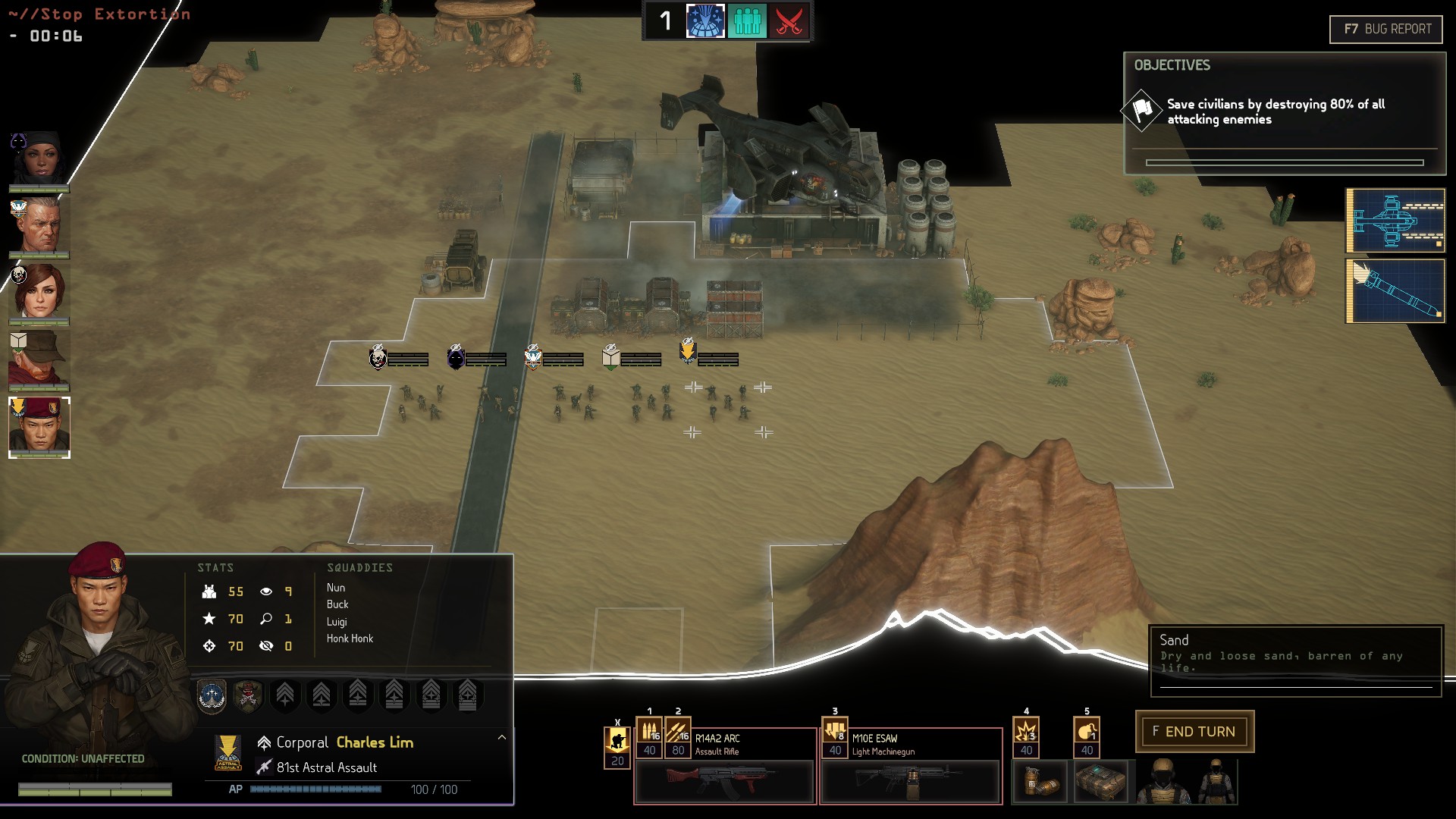Click the teal civilians turn icon
This screenshot has width=1456, height=819.
[747, 21]
